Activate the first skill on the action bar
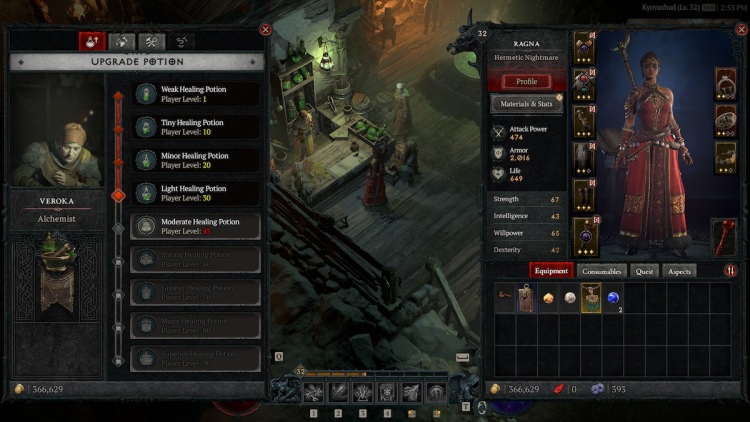 (x=314, y=393)
